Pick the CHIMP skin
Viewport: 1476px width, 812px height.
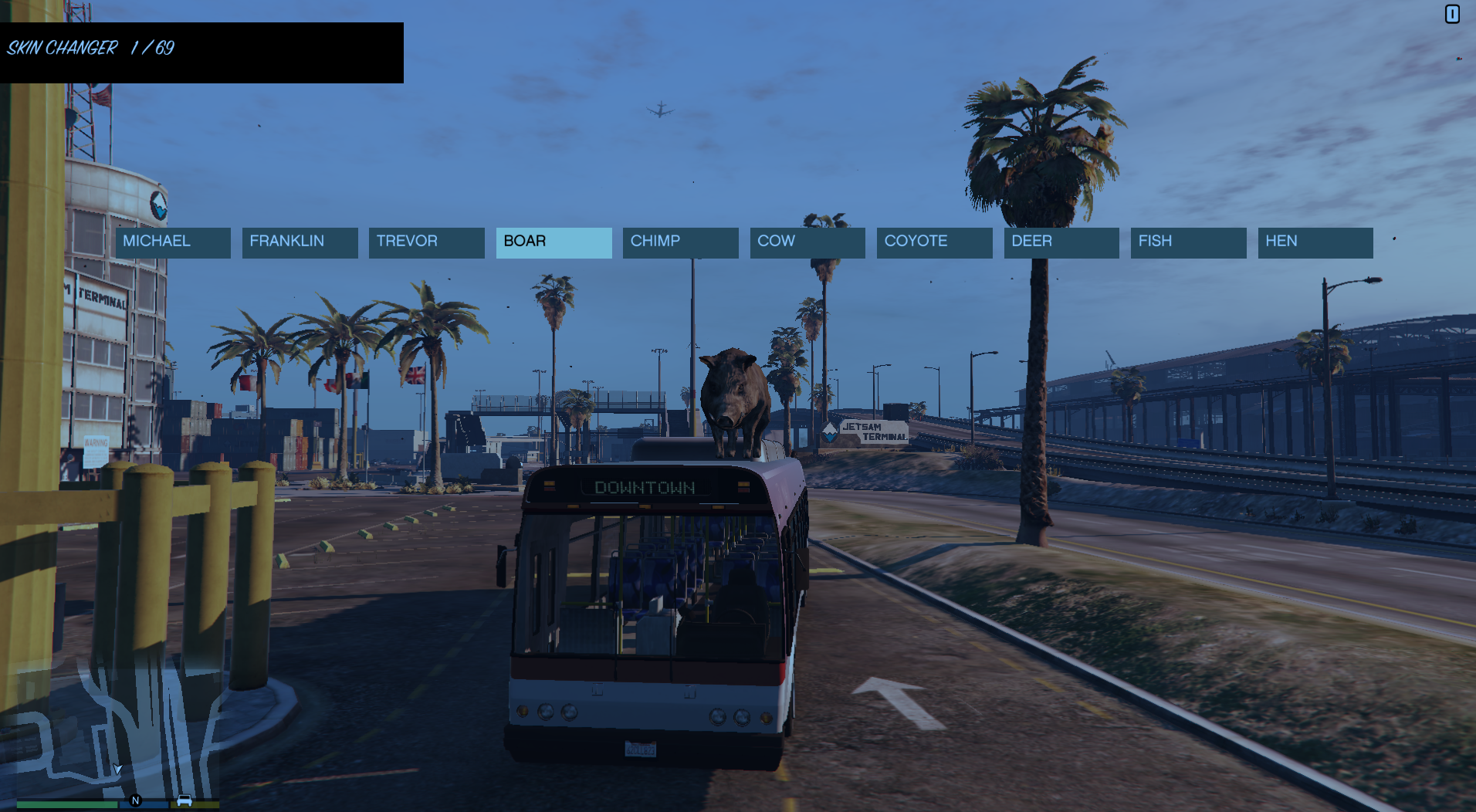click(680, 242)
